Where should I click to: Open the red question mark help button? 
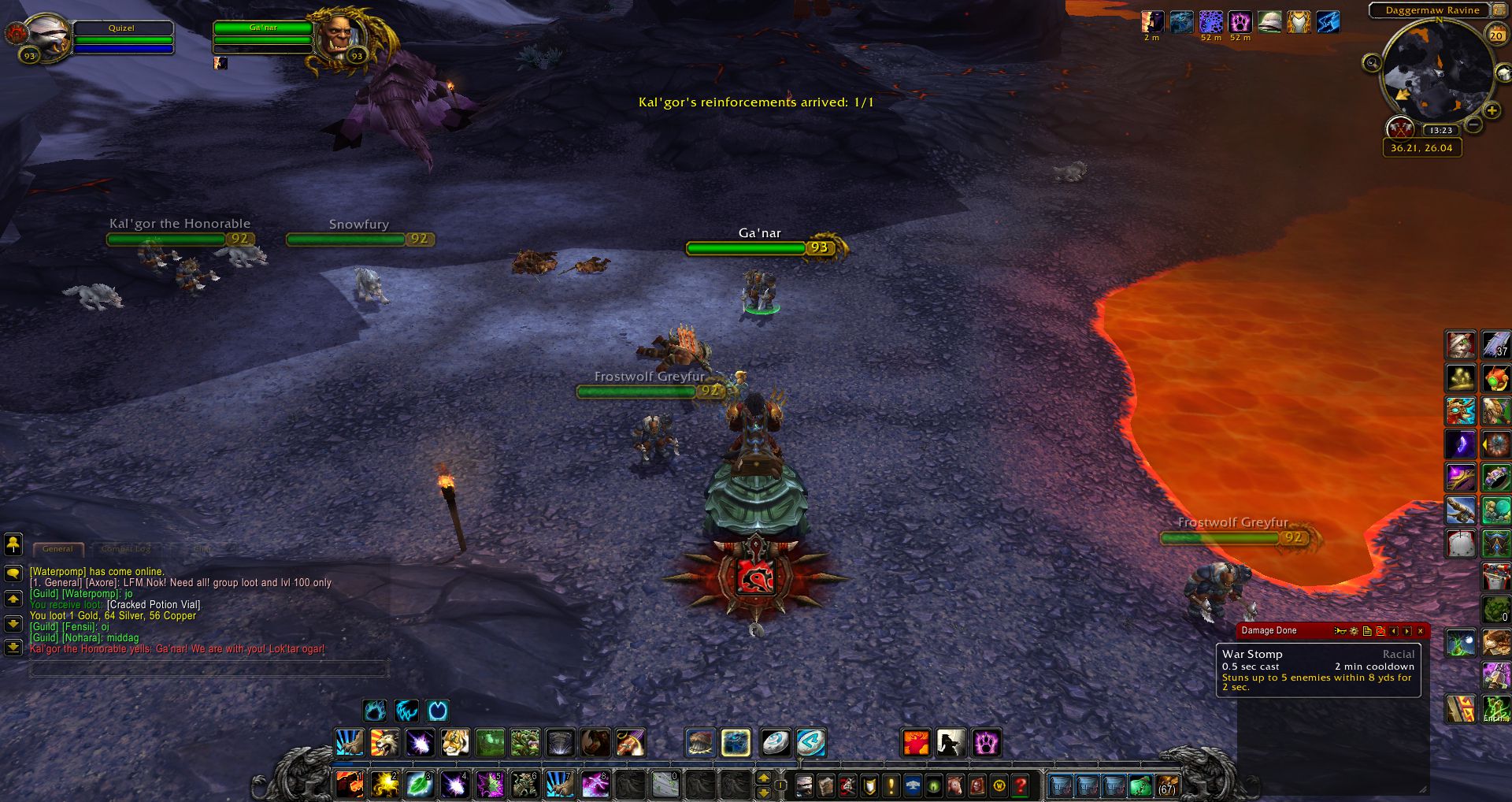[1021, 785]
